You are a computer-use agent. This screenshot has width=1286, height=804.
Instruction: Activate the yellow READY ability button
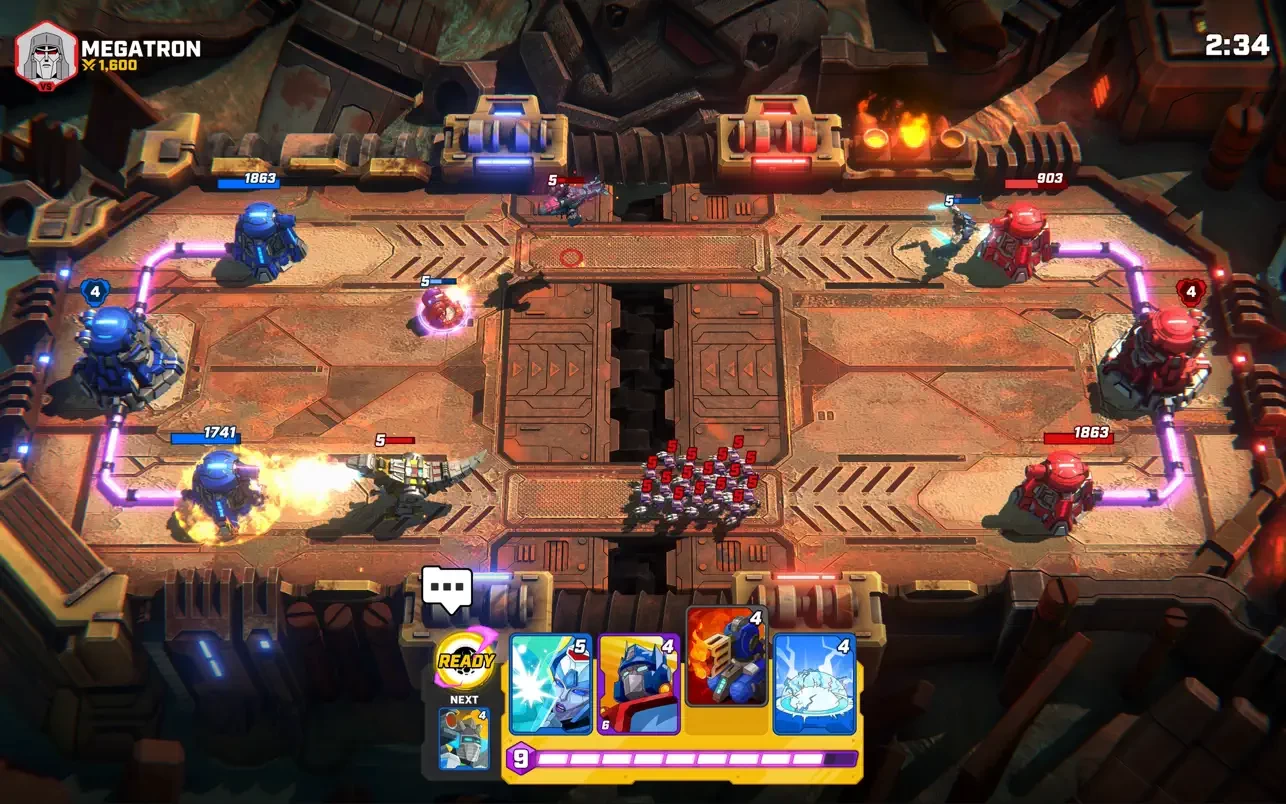(x=465, y=661)
